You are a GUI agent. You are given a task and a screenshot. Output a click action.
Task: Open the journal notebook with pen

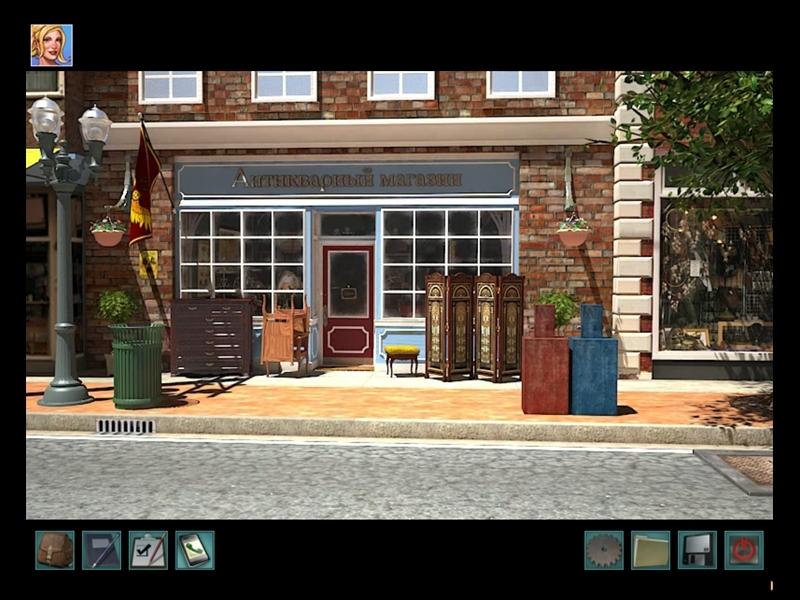click(101, 550)
